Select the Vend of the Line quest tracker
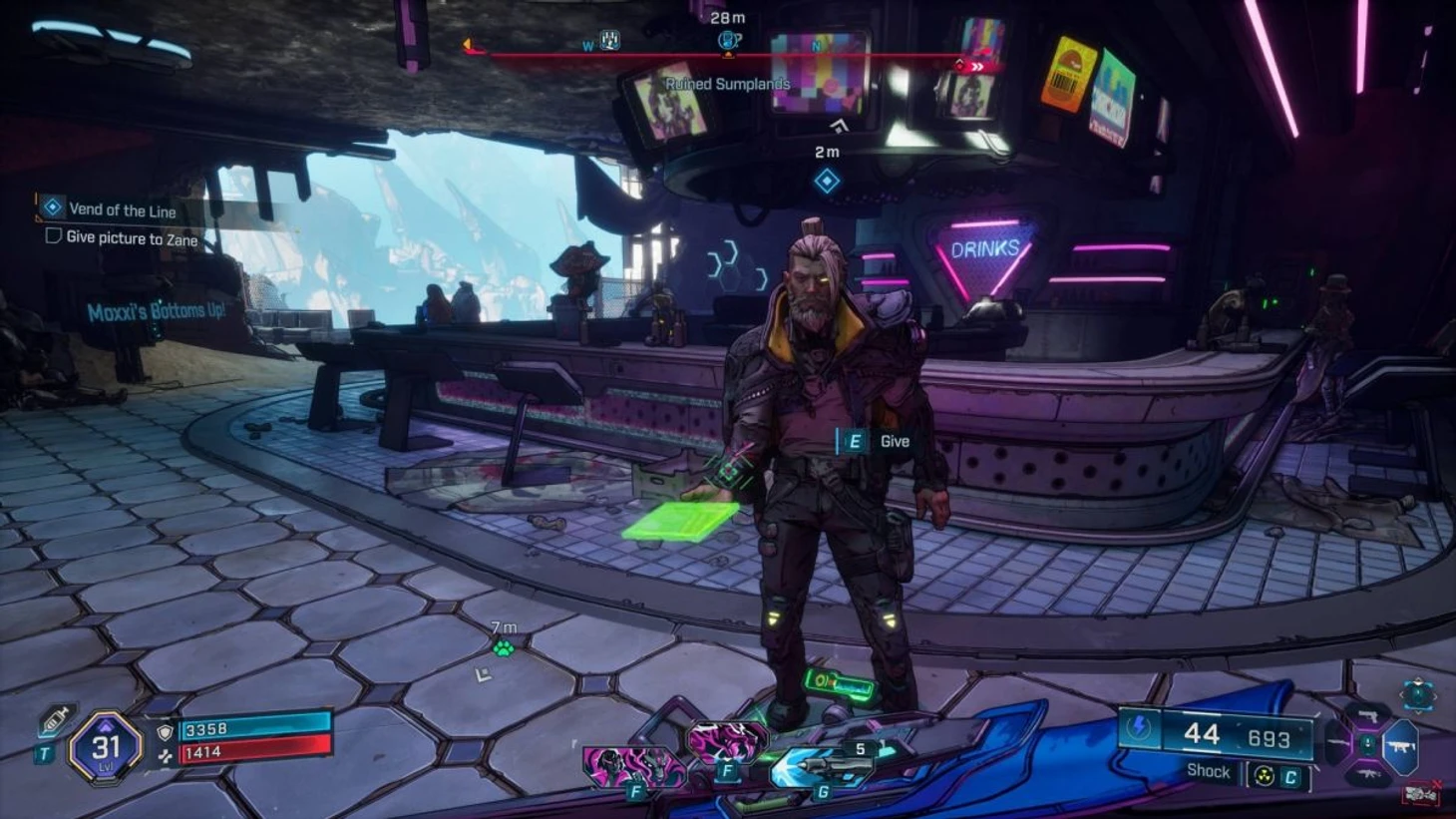This screenshot has height=819, width=1456. [122, 209]
